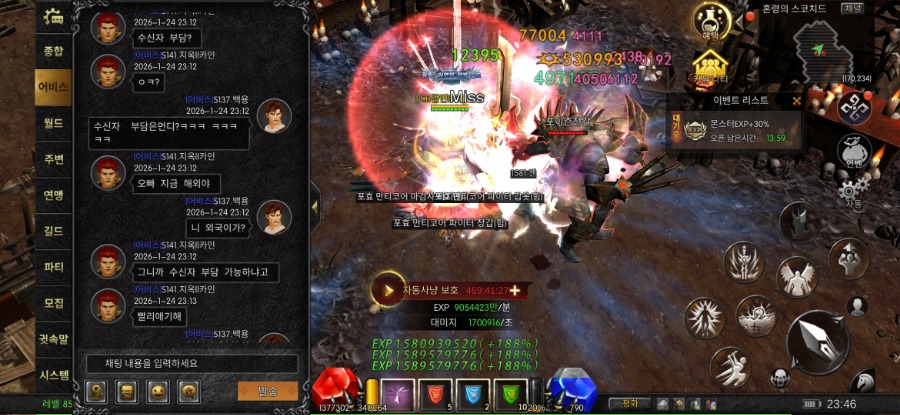
Task: Open the 길드 chat channel tab
Action: (53, 231)
